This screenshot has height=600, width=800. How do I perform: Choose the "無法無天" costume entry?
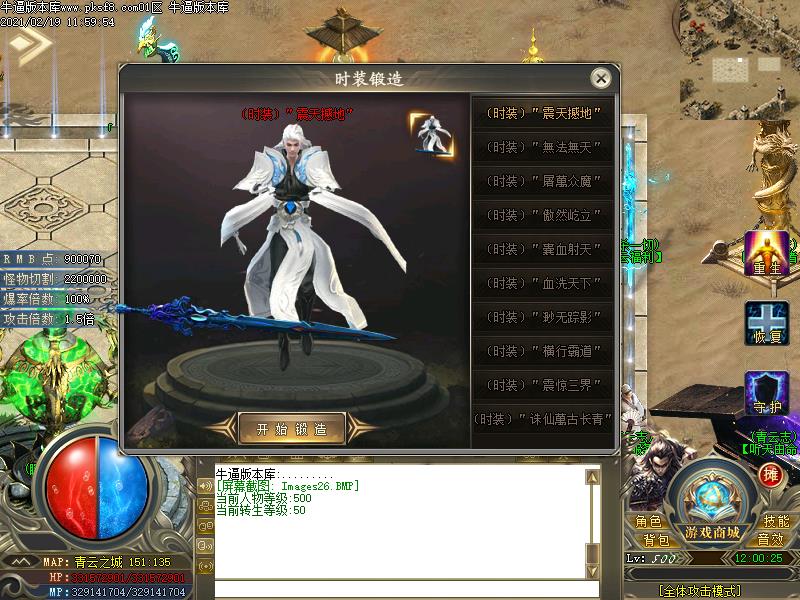(543, 147)
